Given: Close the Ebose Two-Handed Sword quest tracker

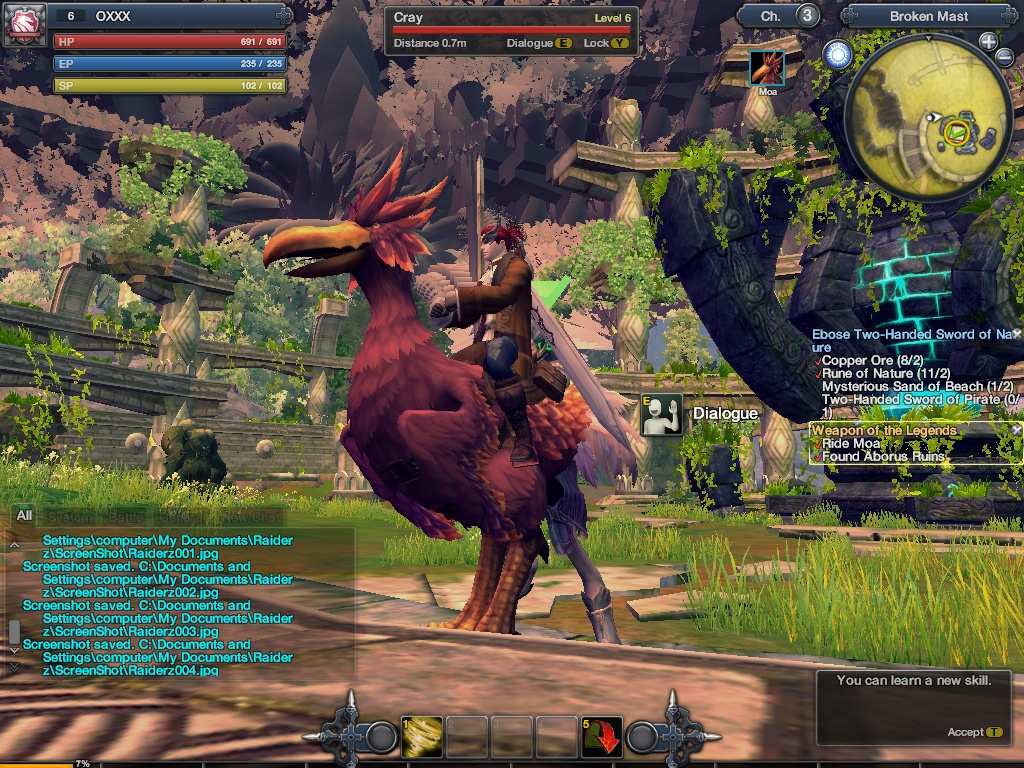Looking at the screenshot, I should click(x=1017, y=333).
